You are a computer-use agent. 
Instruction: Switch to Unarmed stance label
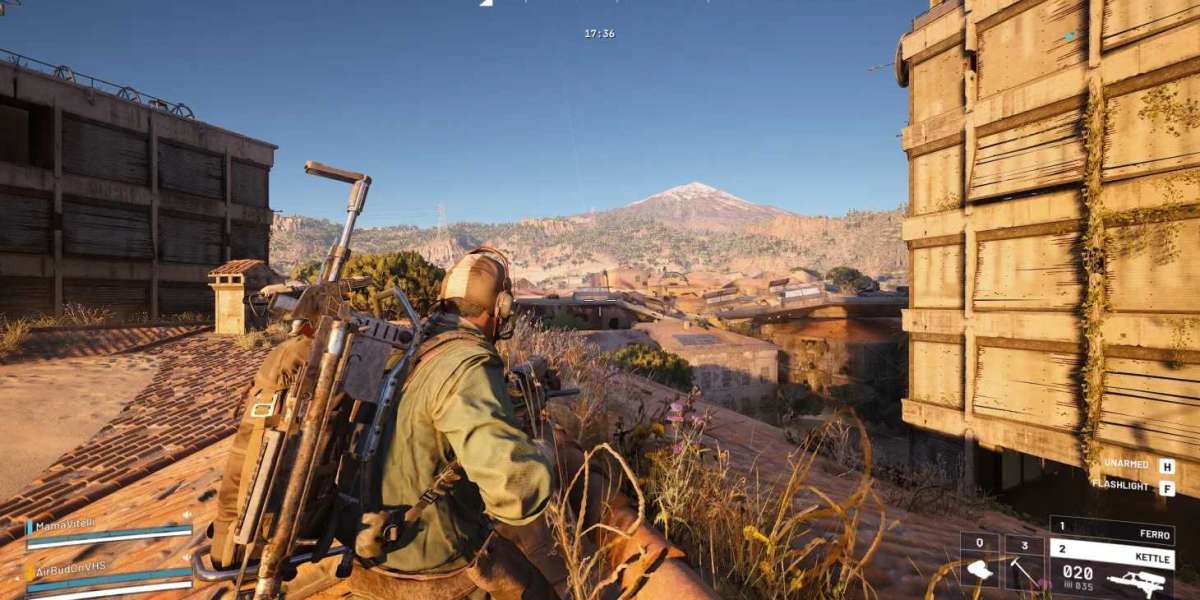click(x=1127, y=465)
